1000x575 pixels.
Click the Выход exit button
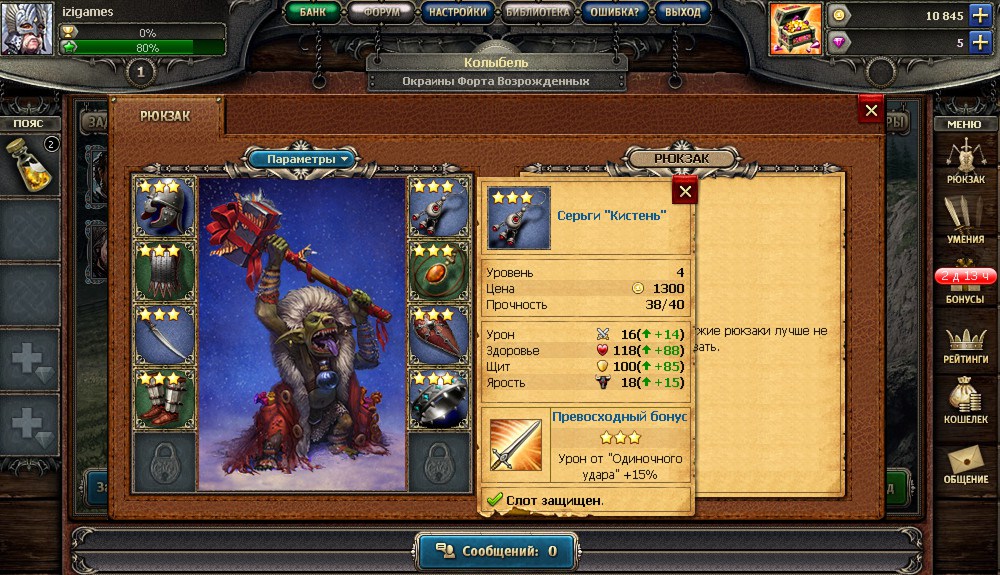pos(684,13)
